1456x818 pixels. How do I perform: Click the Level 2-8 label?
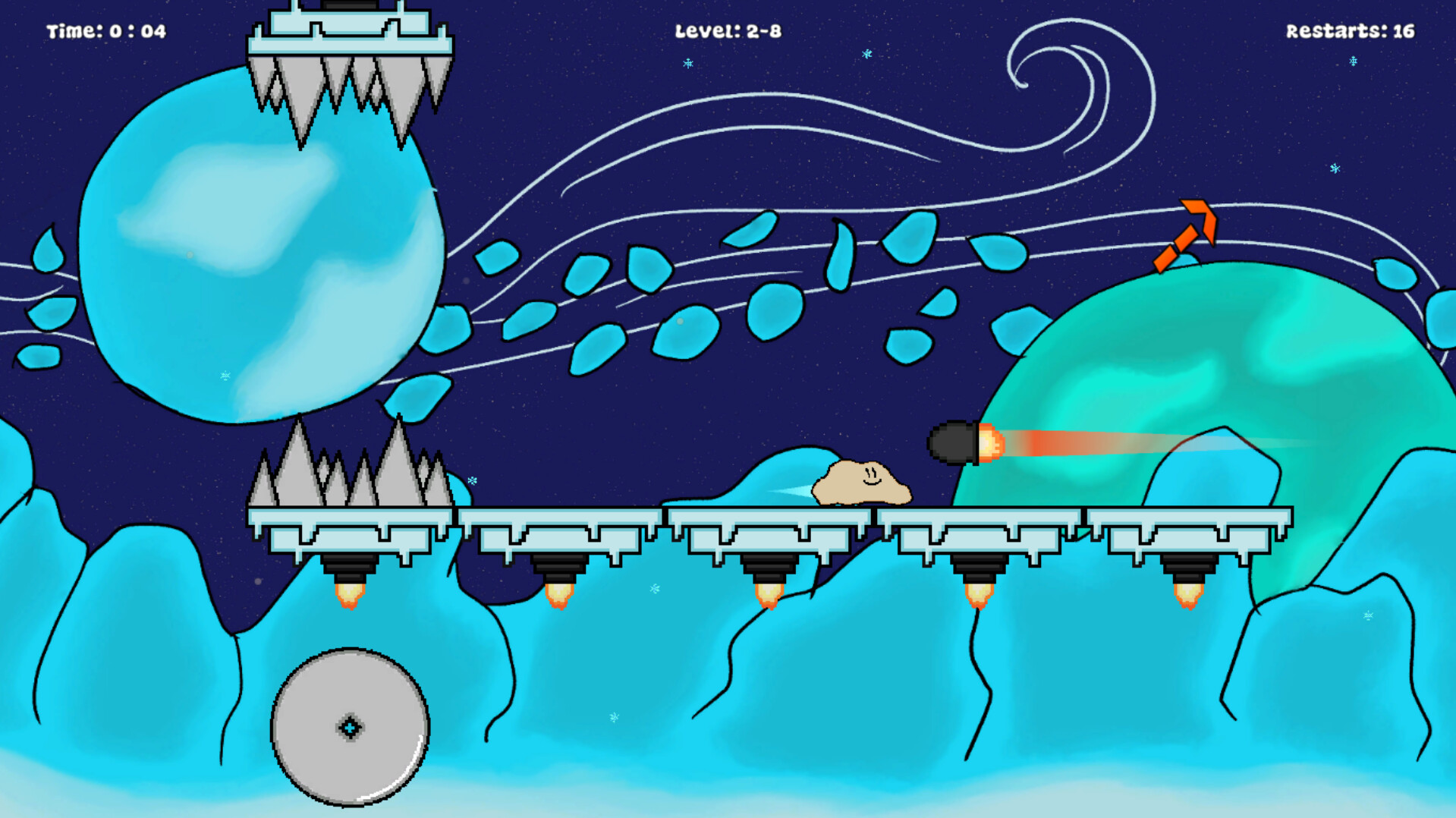tap(728, 32)
